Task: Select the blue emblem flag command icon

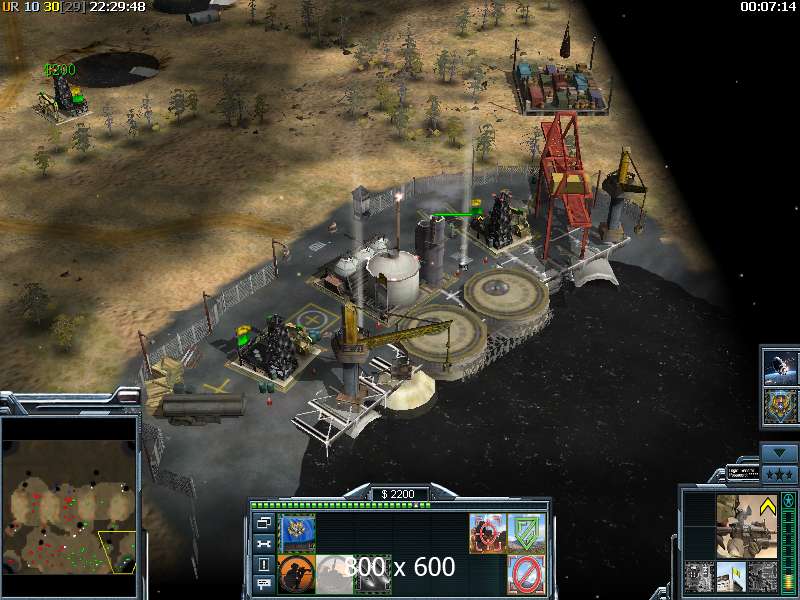Action: click(x=297, y=531)
